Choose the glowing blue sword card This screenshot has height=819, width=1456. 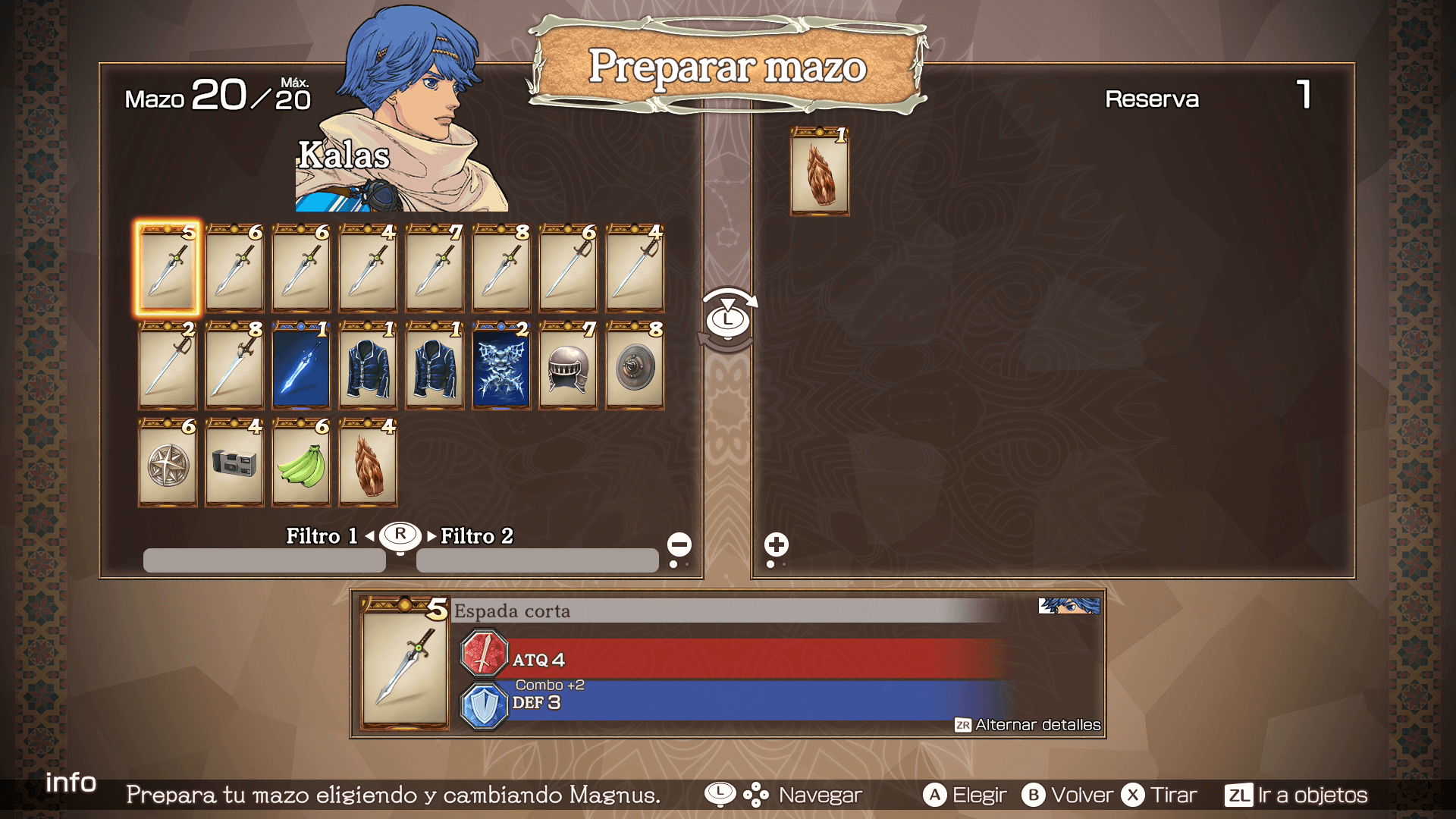pos(301,366)
